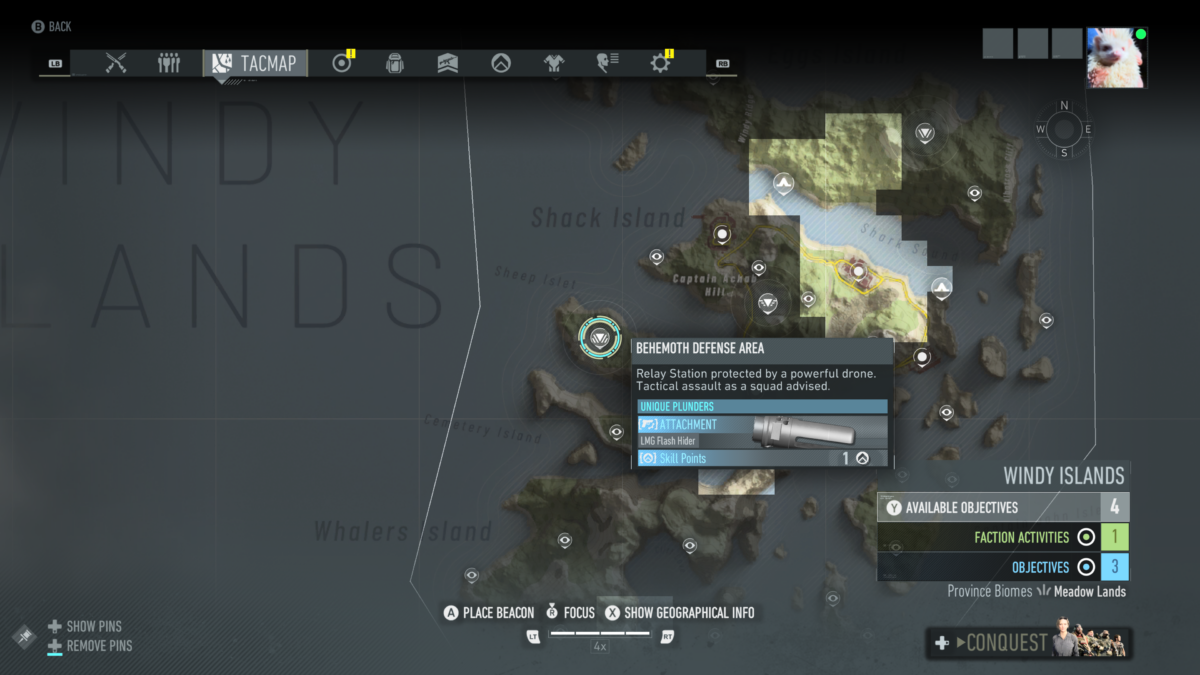Image resolution: width=1200 pixels, height=675 pixels.
Task: Switch to the squad members tab
Action: (x=169, y=63)
